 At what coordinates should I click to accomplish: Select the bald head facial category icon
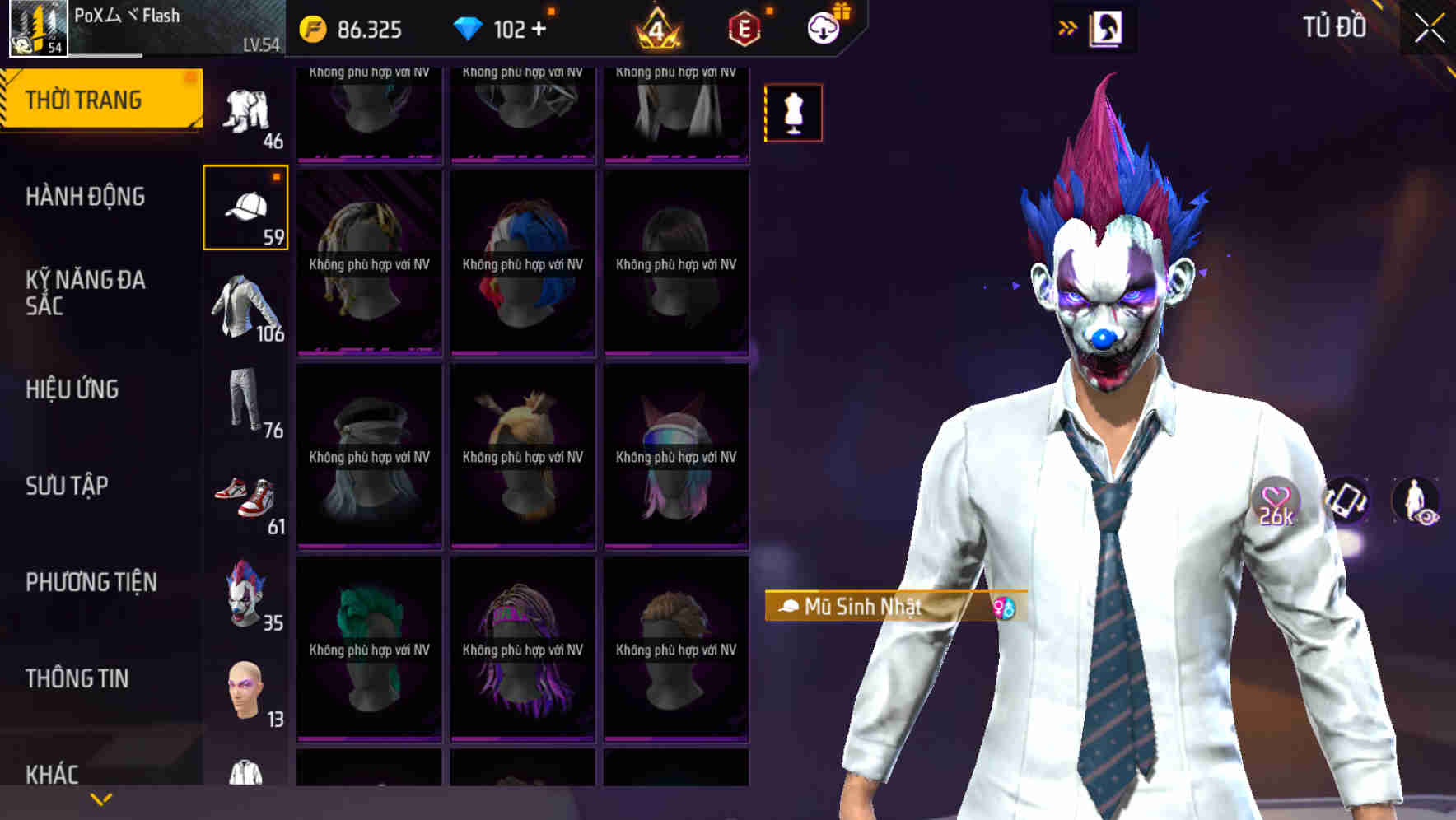coord(246,689)
